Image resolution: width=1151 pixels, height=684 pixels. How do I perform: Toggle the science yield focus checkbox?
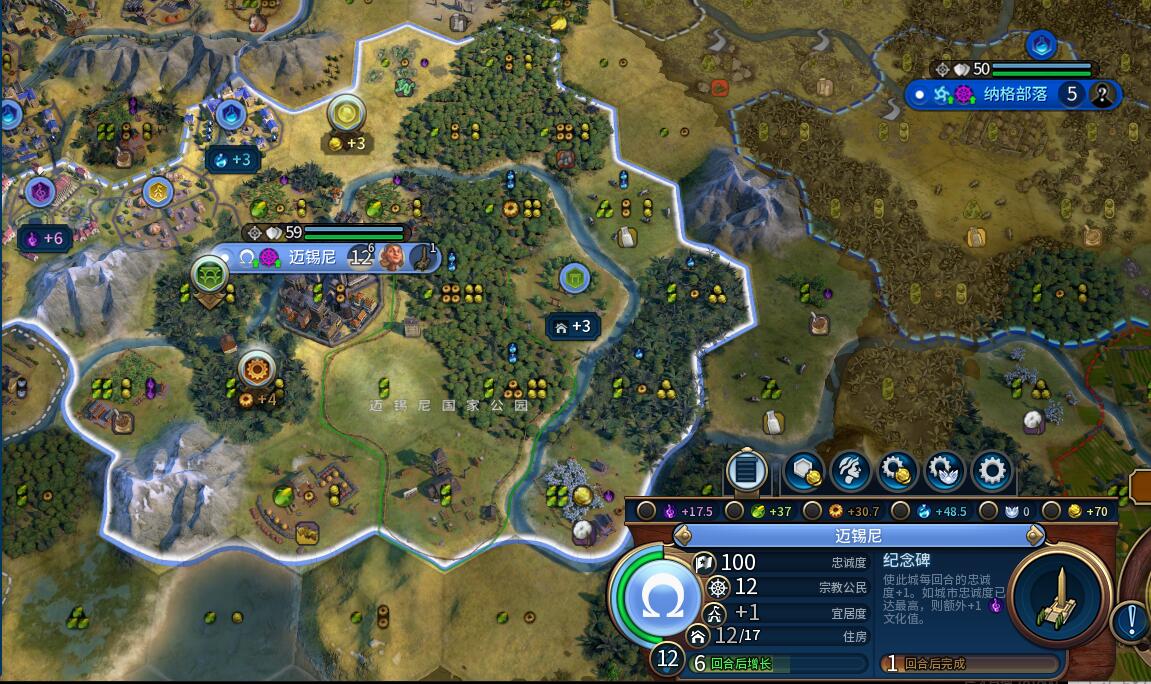902,511
